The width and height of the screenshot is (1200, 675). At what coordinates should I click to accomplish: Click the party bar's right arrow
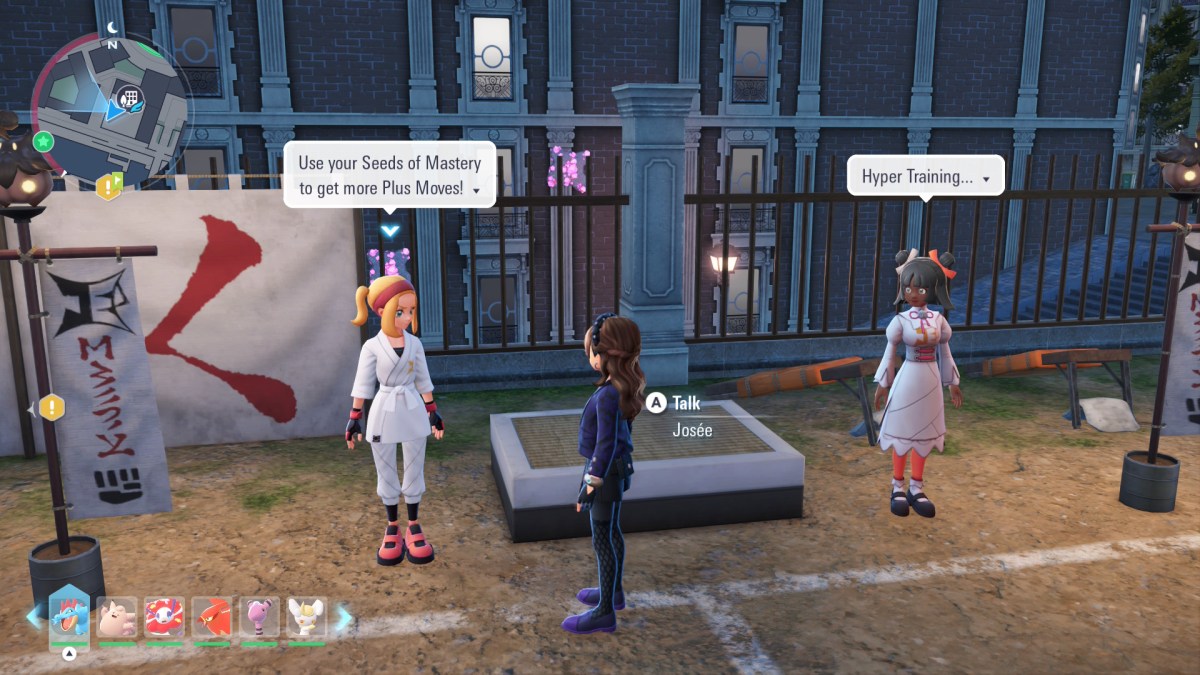pos(343,618)
